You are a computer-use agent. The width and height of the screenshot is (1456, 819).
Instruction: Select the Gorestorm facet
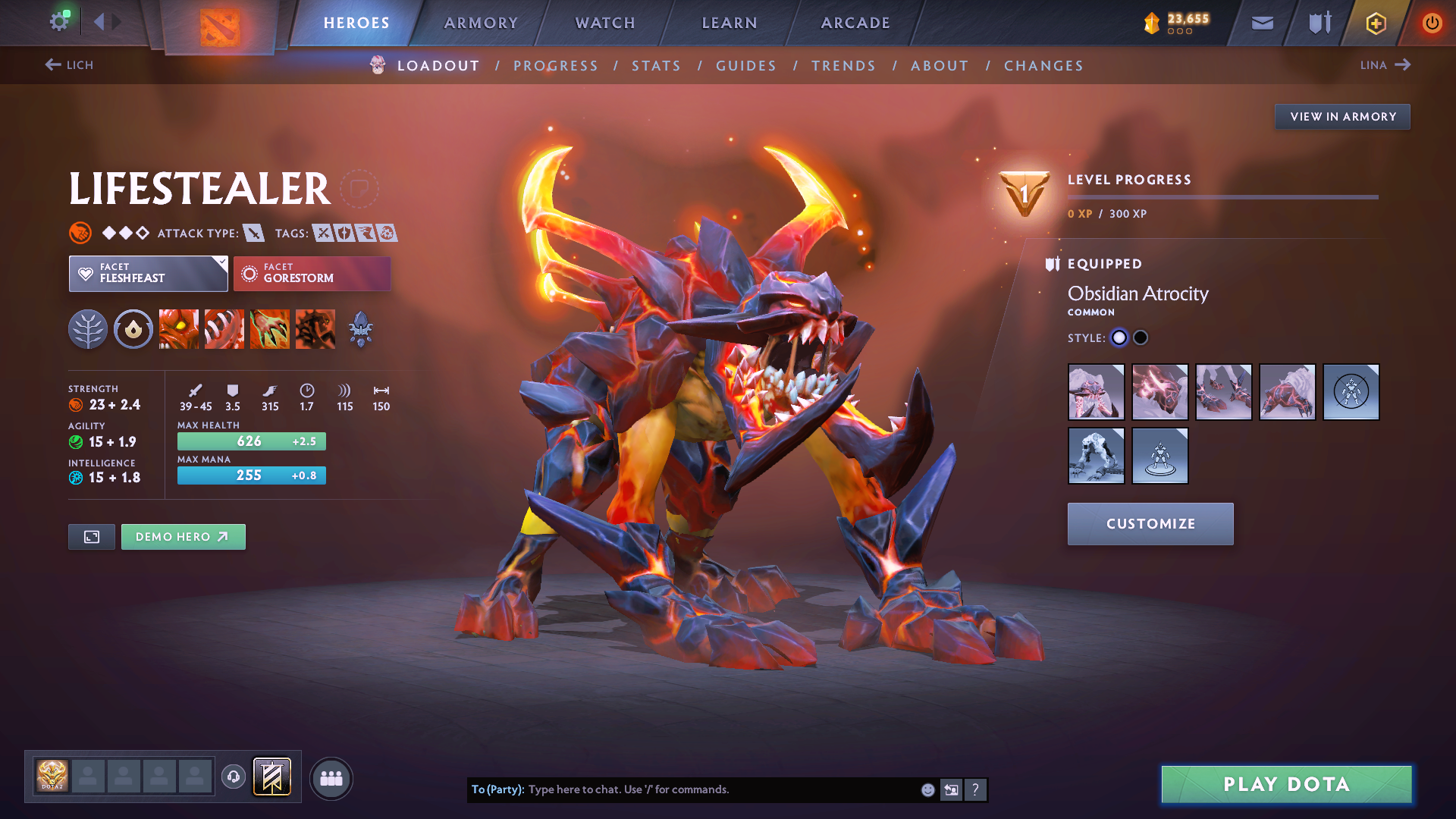click(312, 274)
